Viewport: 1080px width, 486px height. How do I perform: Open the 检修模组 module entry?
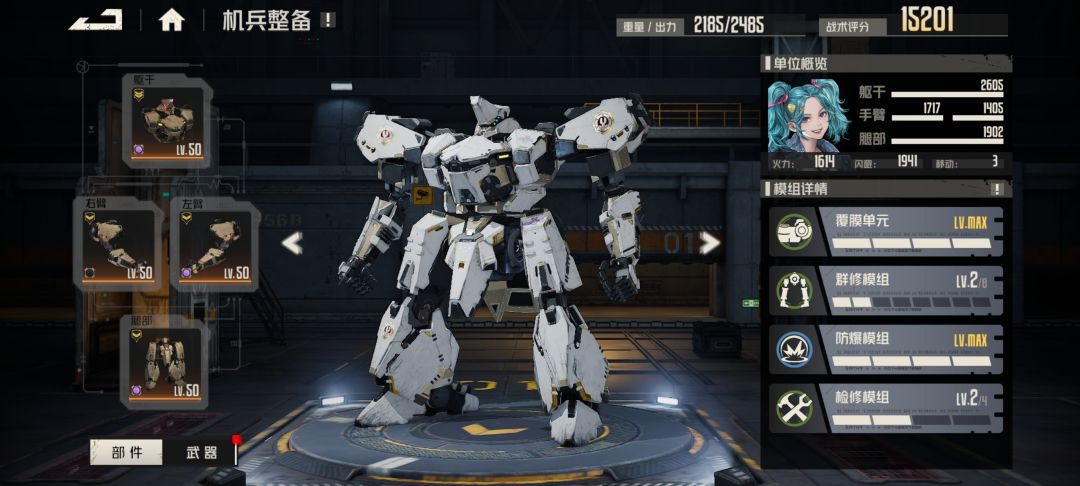pos(886,407)
